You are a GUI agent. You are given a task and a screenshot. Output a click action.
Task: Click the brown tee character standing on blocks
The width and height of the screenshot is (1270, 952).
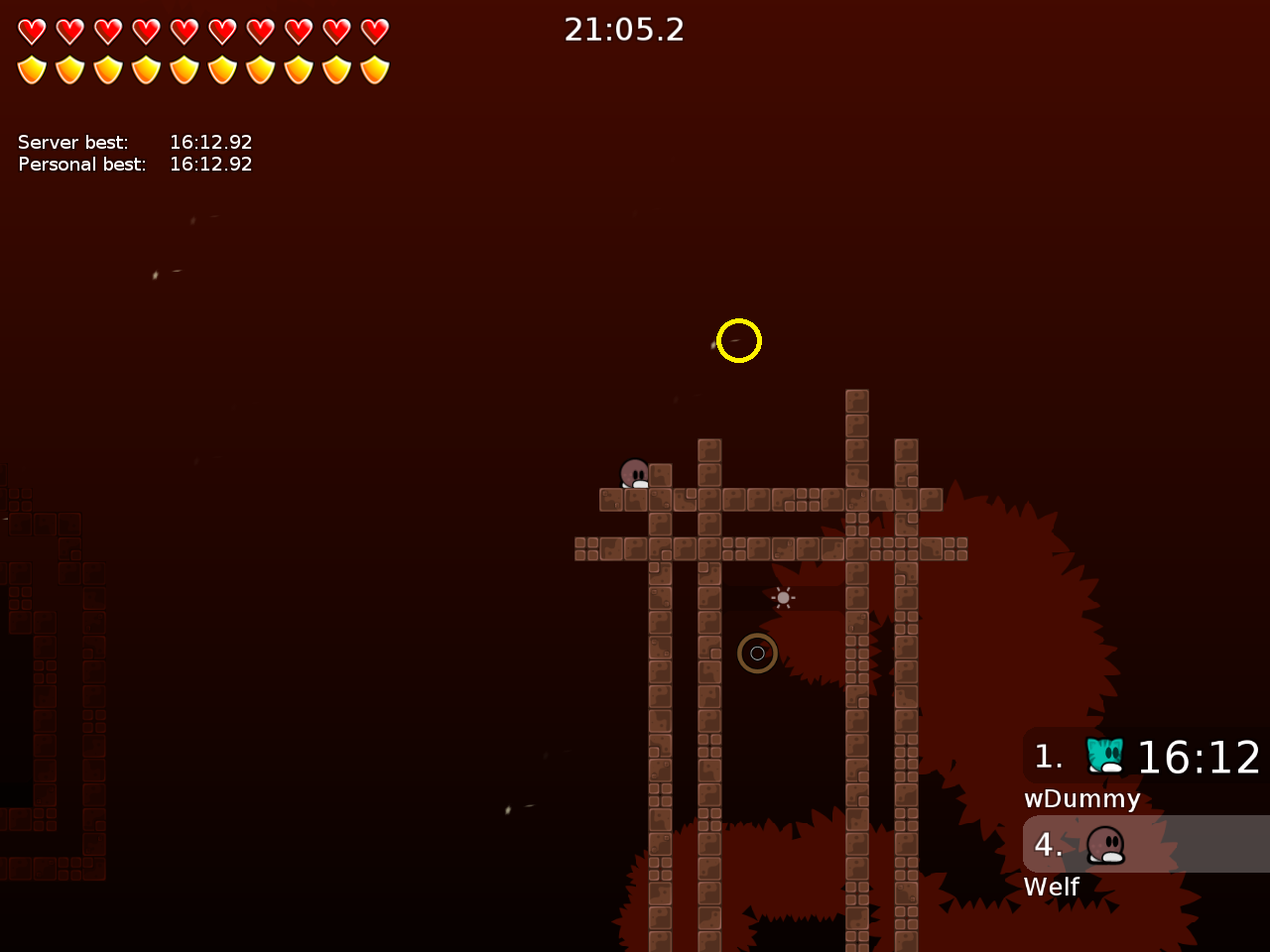pos(634,474)
